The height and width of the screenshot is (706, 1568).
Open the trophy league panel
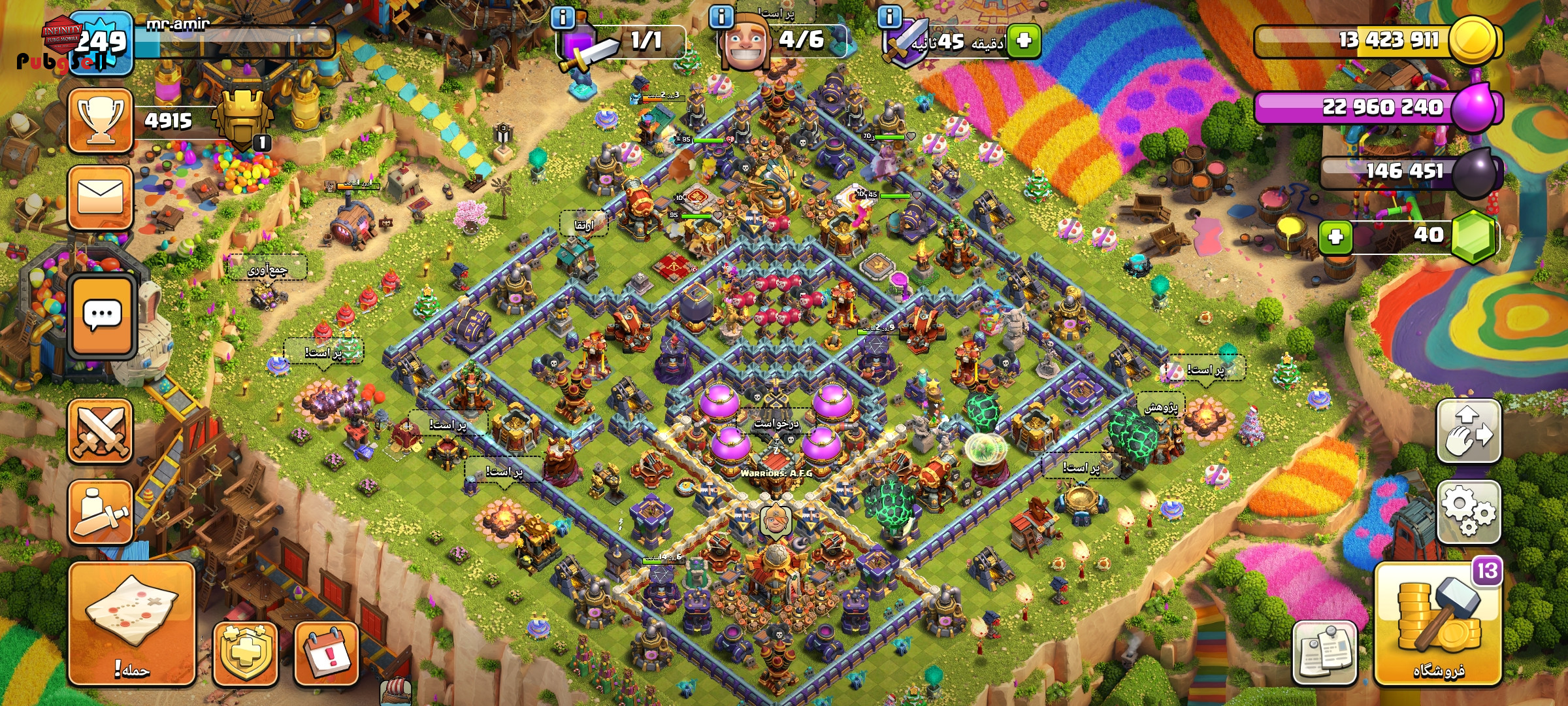tap(100, 121)
